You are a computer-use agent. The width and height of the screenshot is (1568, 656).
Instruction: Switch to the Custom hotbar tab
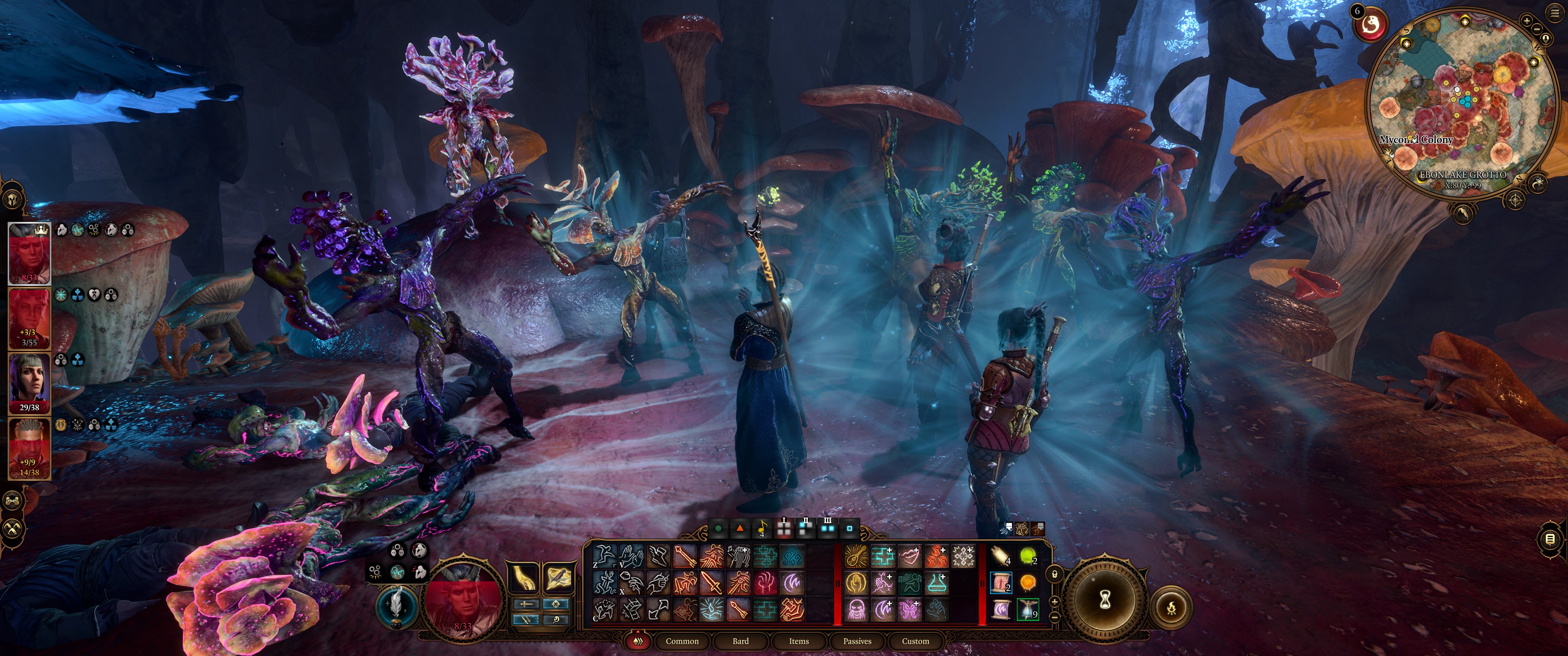point(915,641)
